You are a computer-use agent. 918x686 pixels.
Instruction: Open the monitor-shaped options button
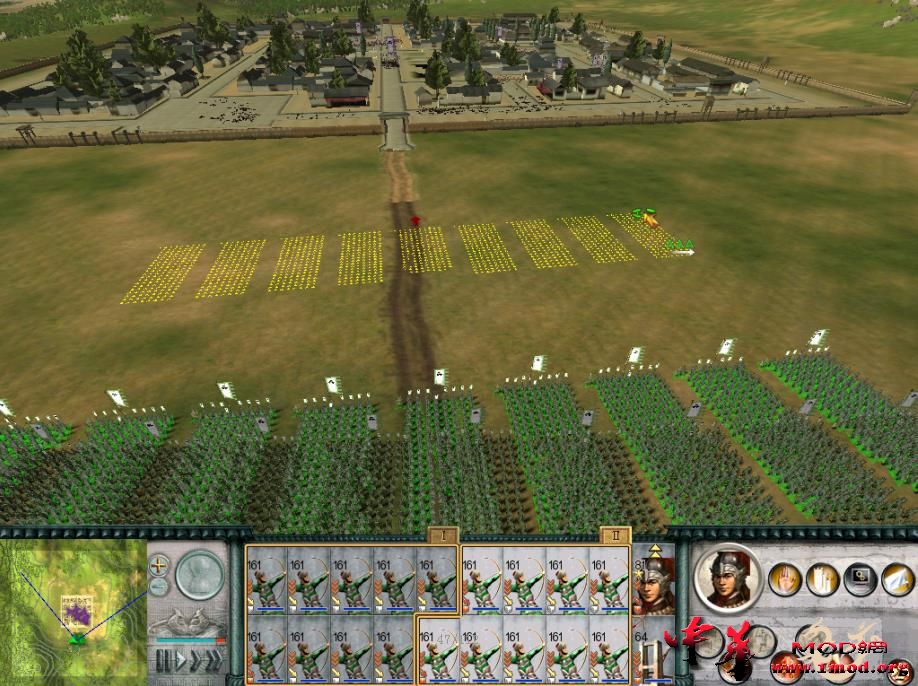[859, 578]
